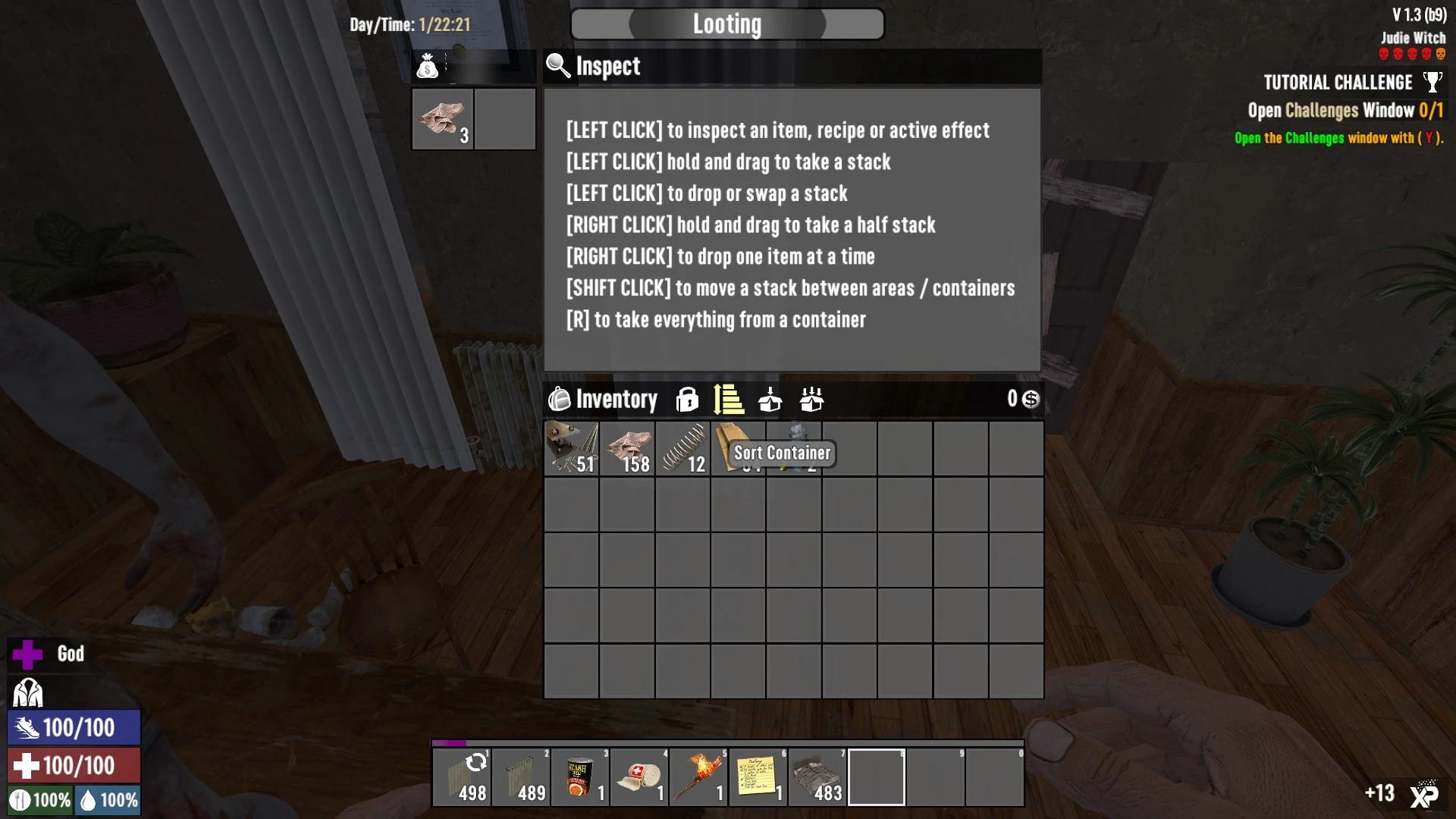Select the springs stack of 12
The image size is (1456, 819).
(x=683, y=449)
